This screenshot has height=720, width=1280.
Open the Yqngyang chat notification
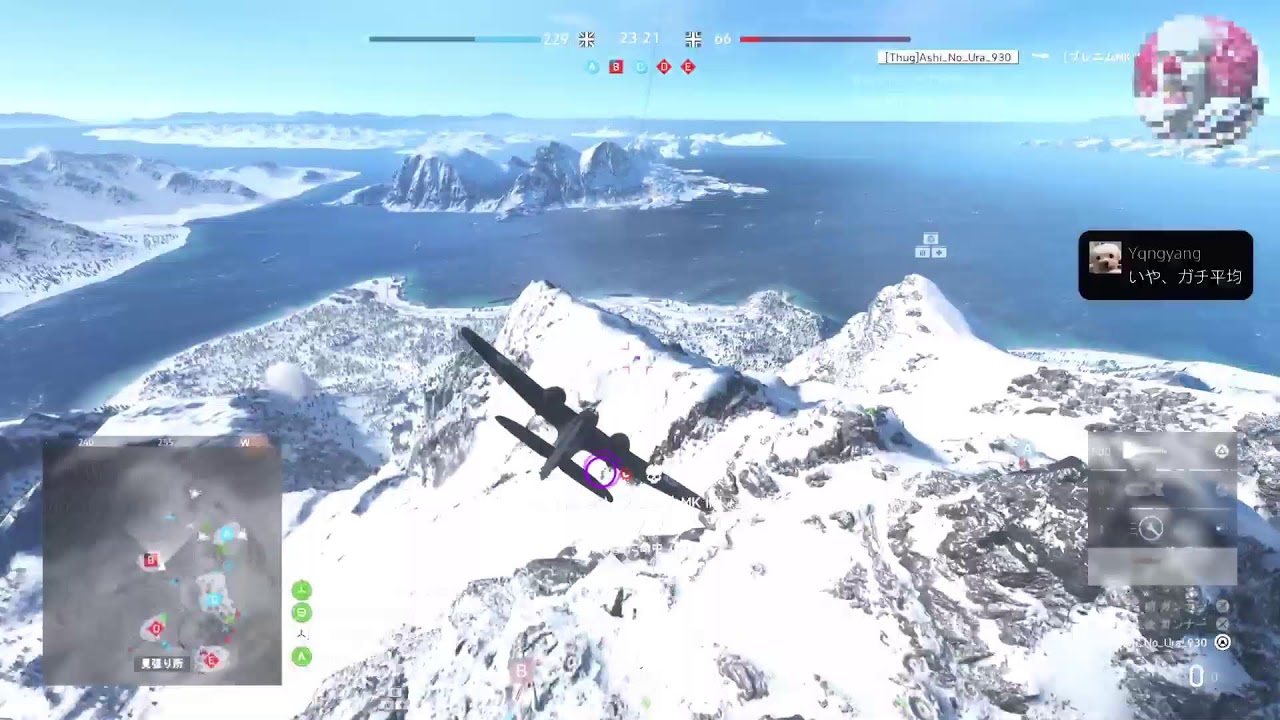click(1165, 265)
